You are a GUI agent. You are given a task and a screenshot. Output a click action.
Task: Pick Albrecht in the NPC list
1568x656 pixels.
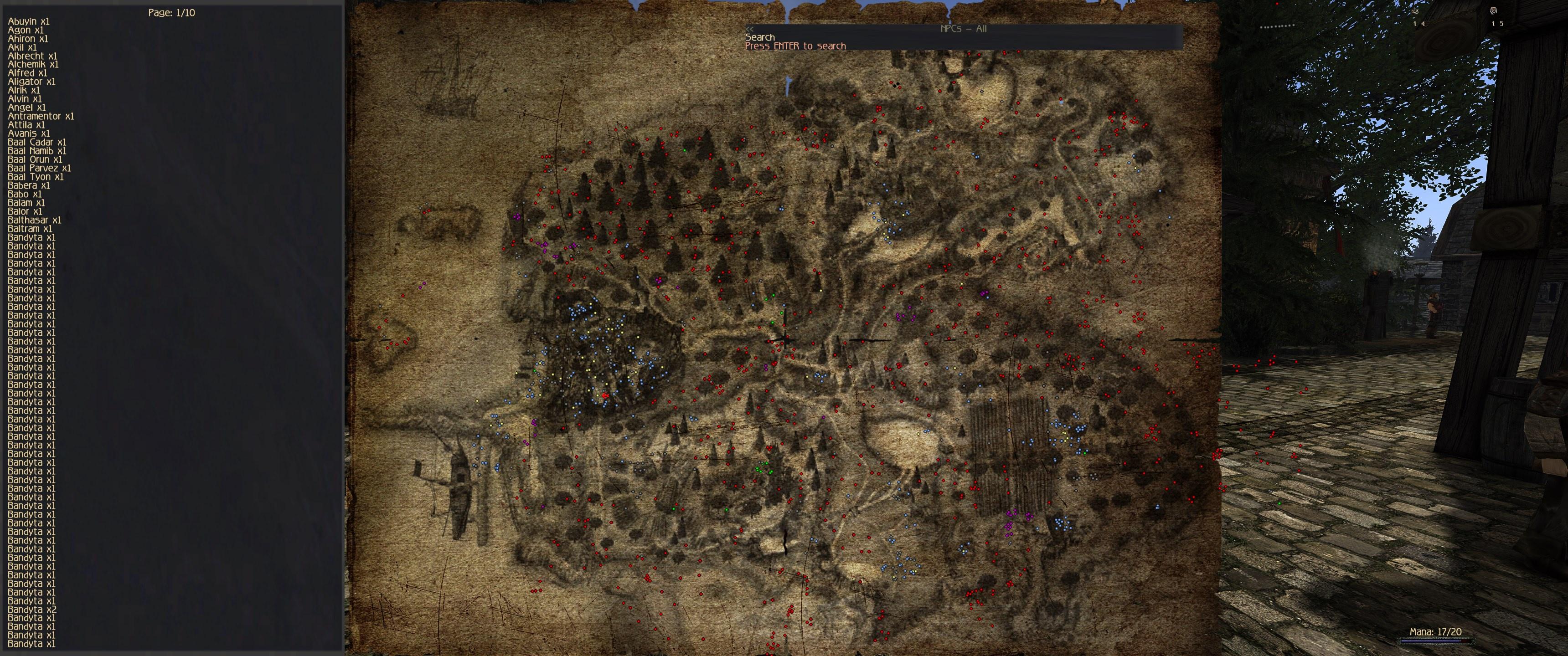(x=32, y=56)
